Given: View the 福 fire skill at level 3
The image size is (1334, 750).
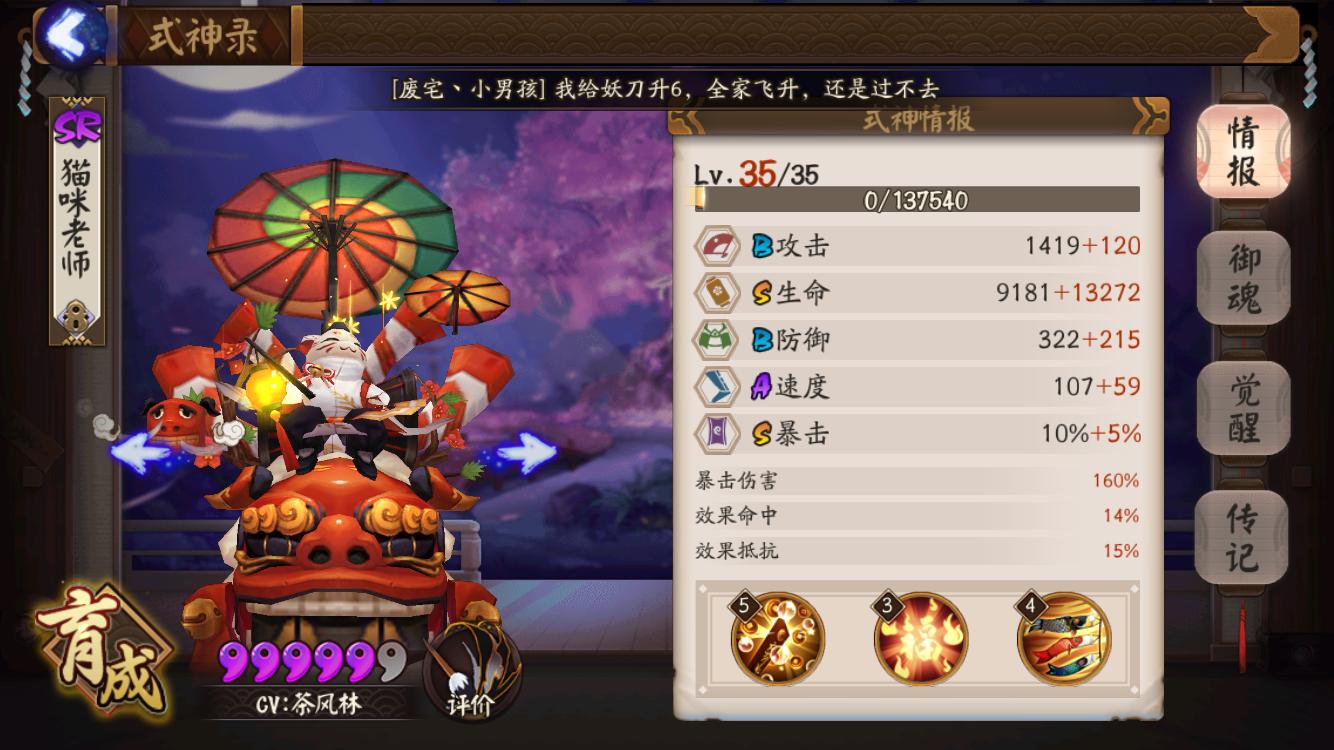Looking at the screenshot, I should click(x=922, y=640).
